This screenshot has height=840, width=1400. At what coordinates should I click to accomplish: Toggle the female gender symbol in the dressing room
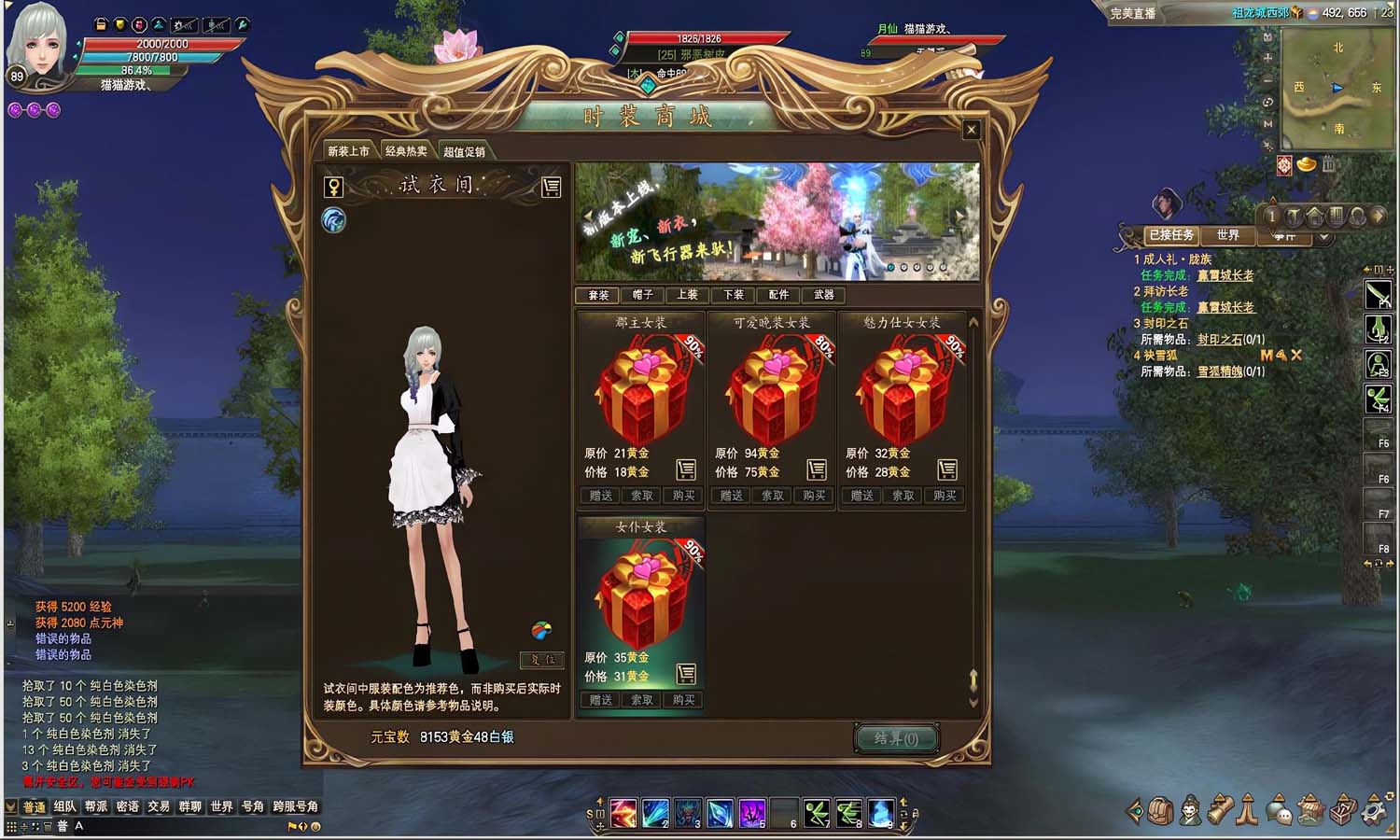(x=334, y=187)
